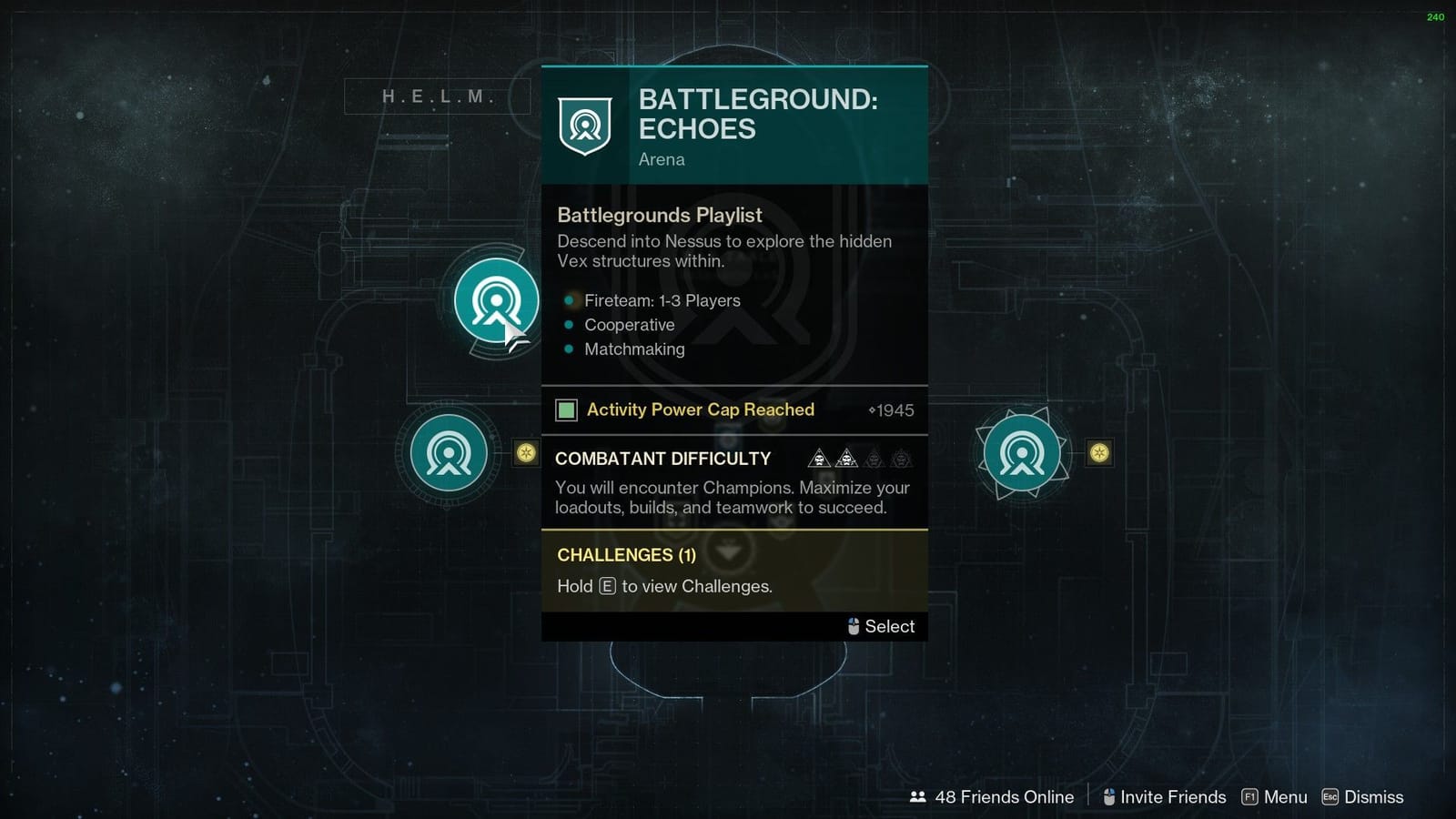The width and height of the screenshot is (1456, 819).
Task: Click the E key prompt to view Challenges
Action: (608, 586)
